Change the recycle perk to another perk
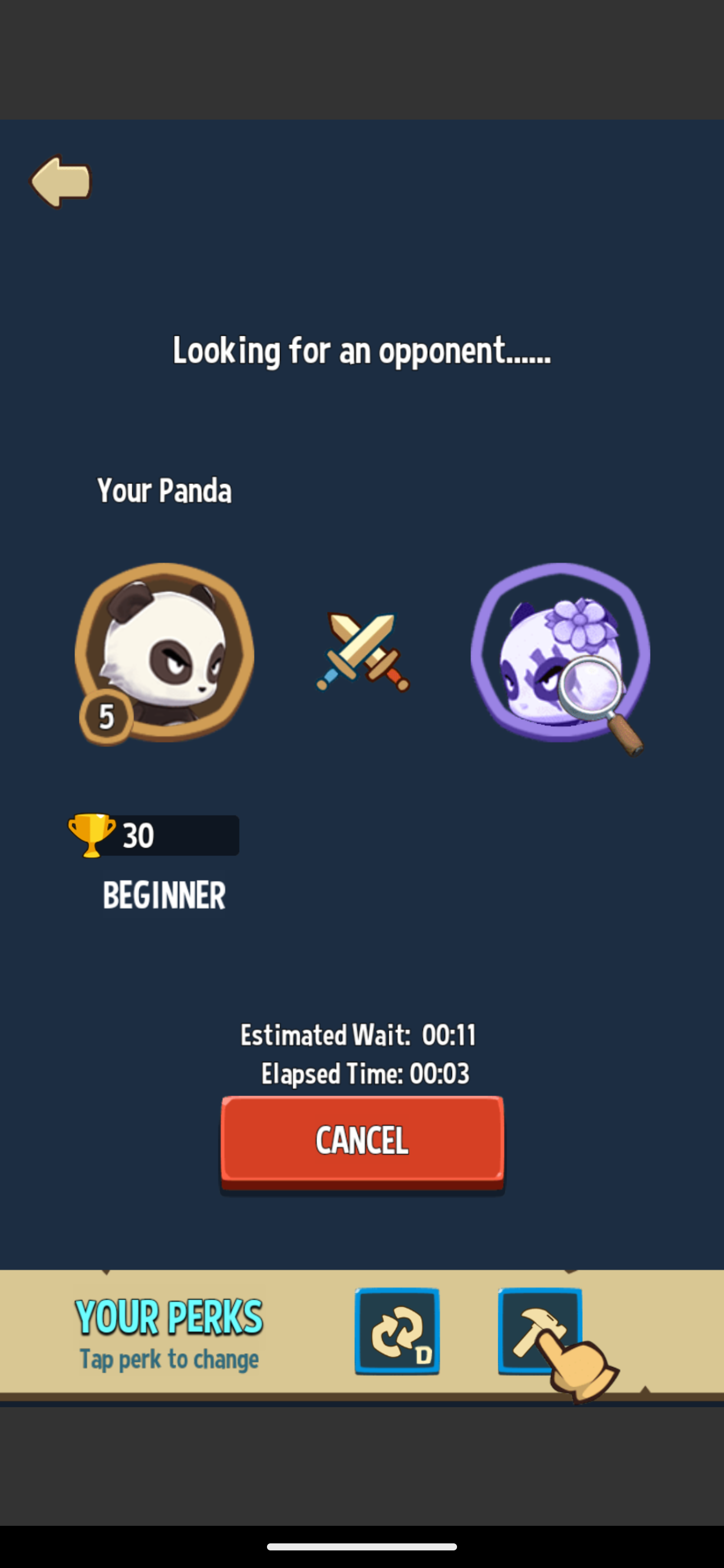 coord(398,1331)
